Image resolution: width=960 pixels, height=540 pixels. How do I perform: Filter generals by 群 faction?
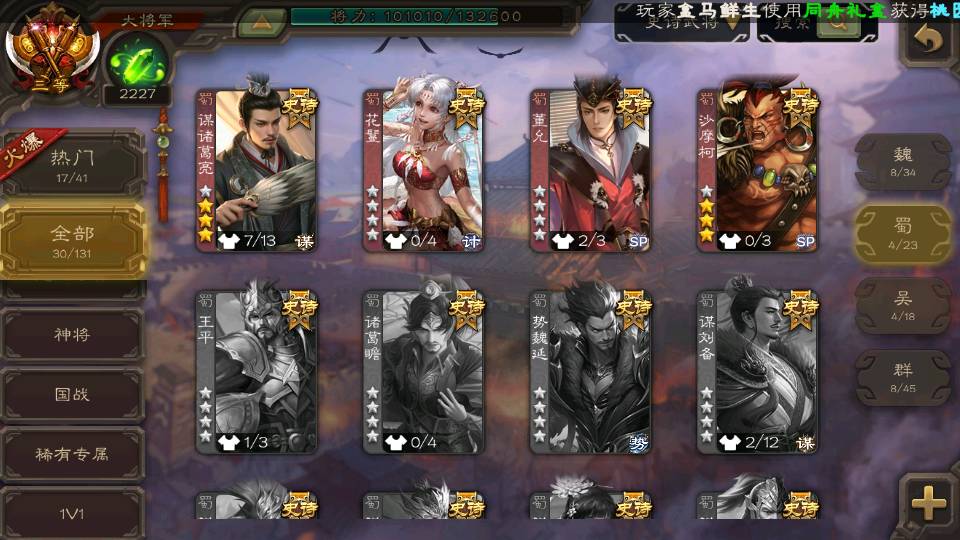coord(903,376)
